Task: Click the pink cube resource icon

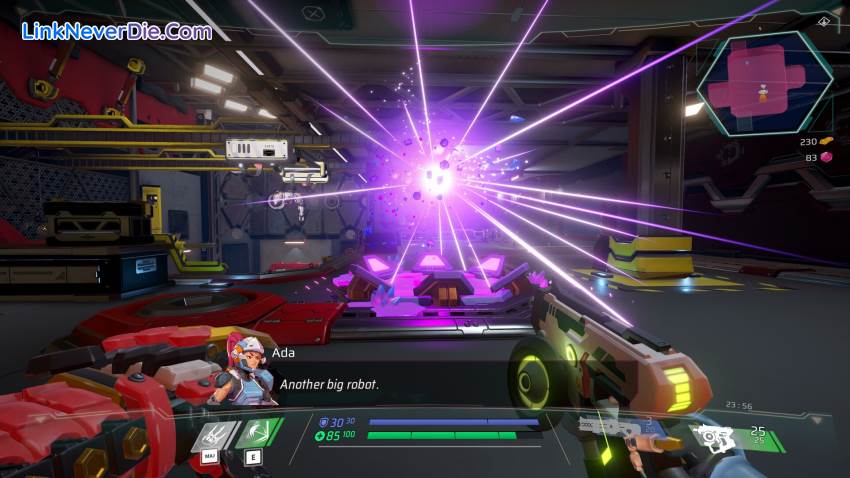Action: (826, 157)
